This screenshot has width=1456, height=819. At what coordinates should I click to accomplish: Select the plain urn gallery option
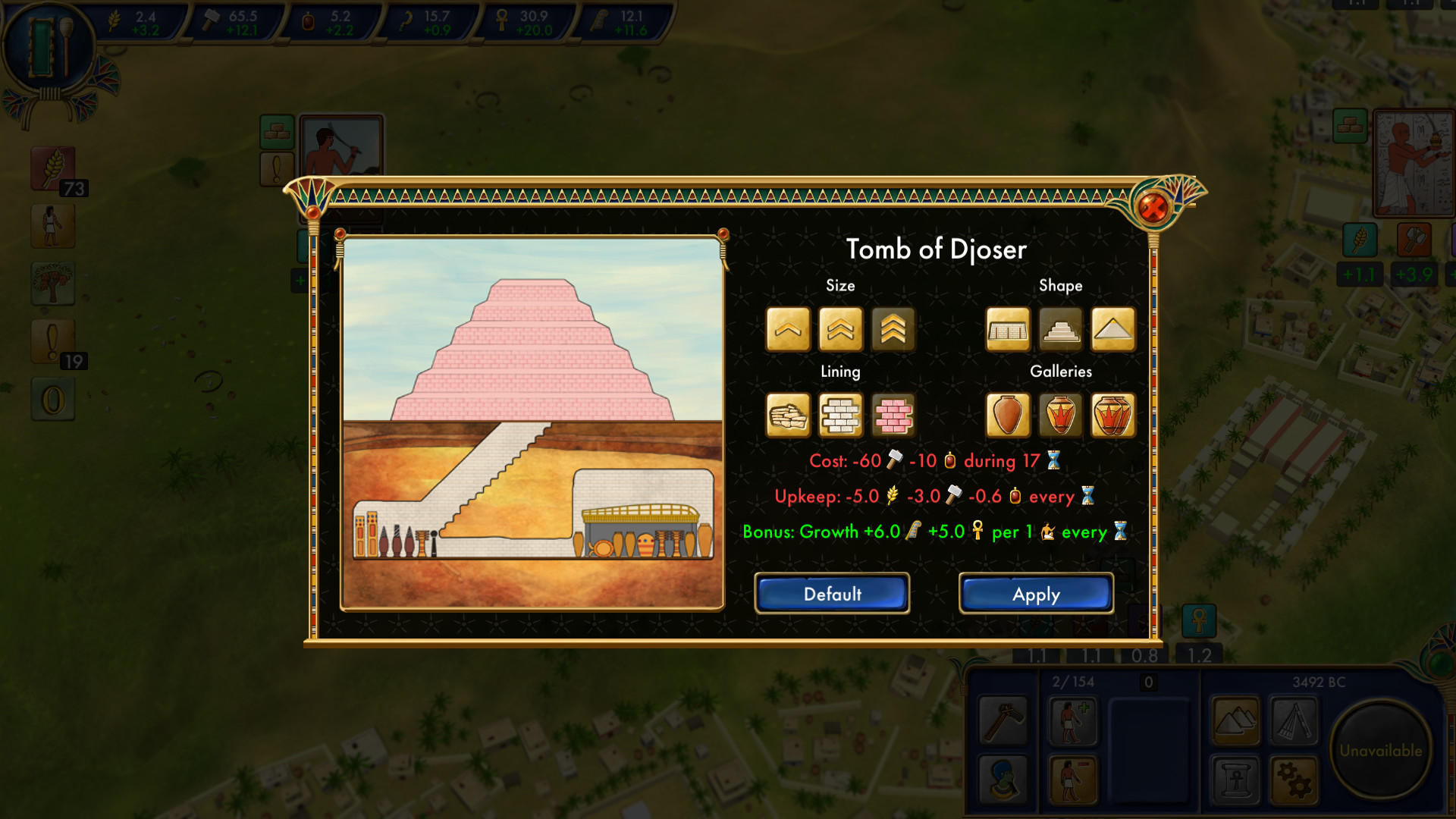[x=1007, y=416]
